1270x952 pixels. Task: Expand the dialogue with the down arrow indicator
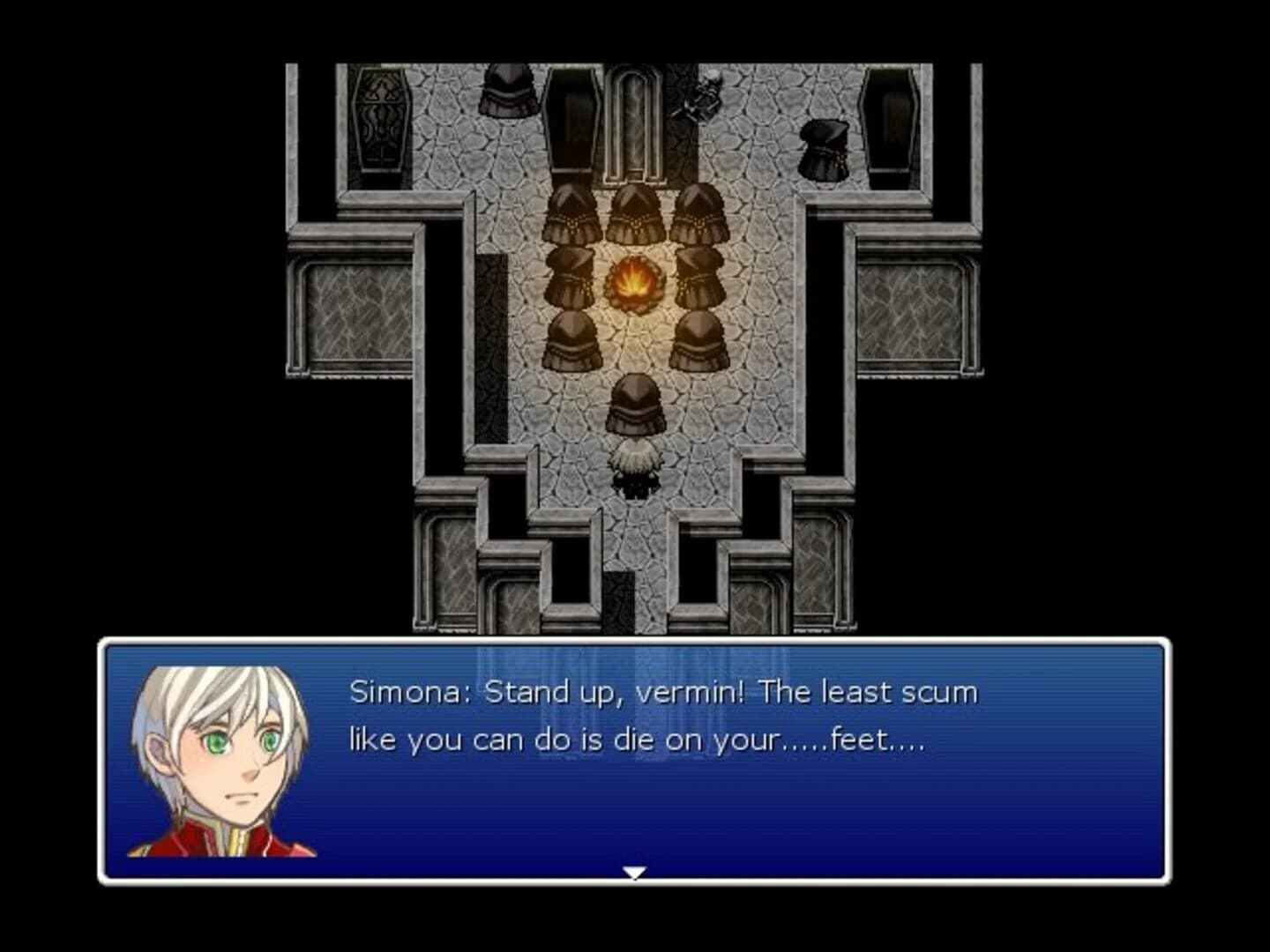[635, 872]
